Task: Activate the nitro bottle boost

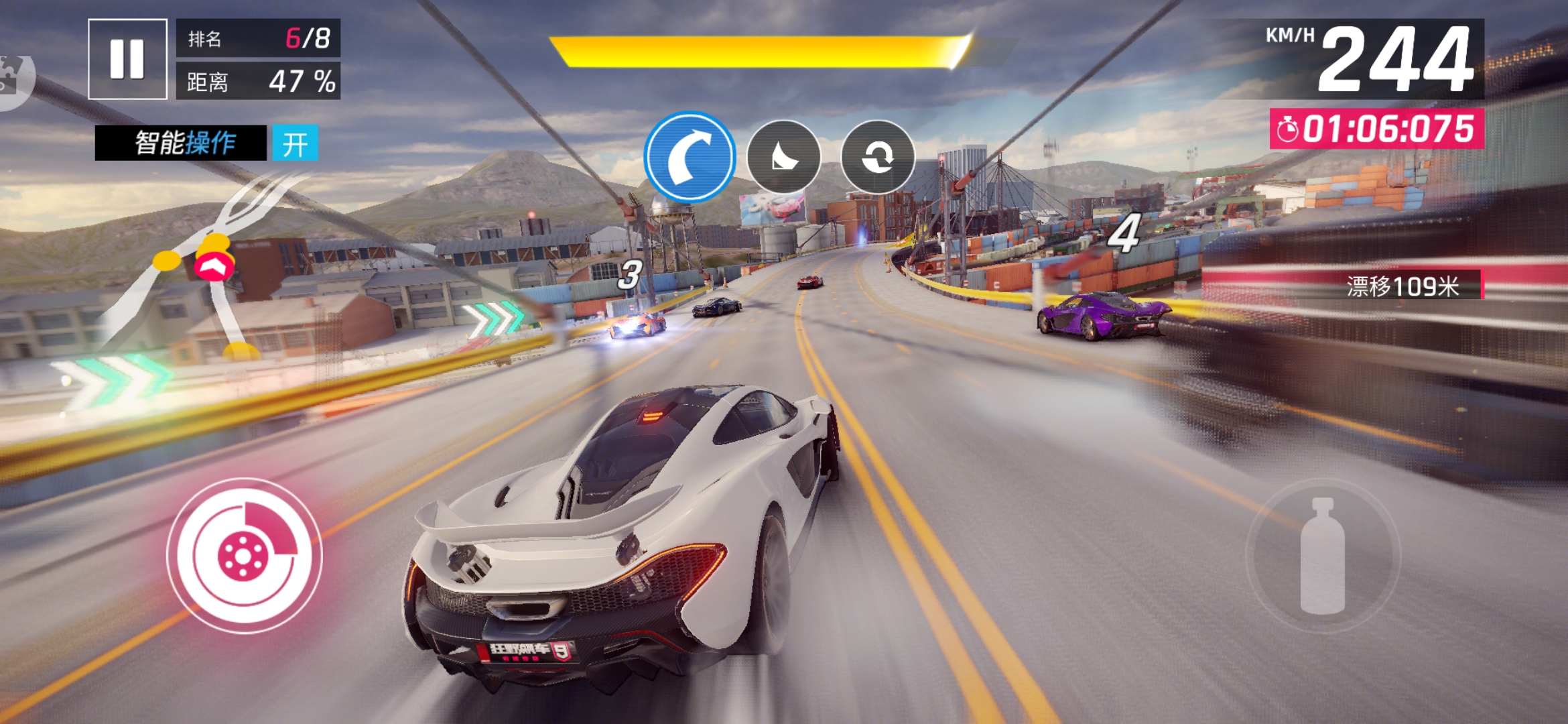Action: [1322, 556]
